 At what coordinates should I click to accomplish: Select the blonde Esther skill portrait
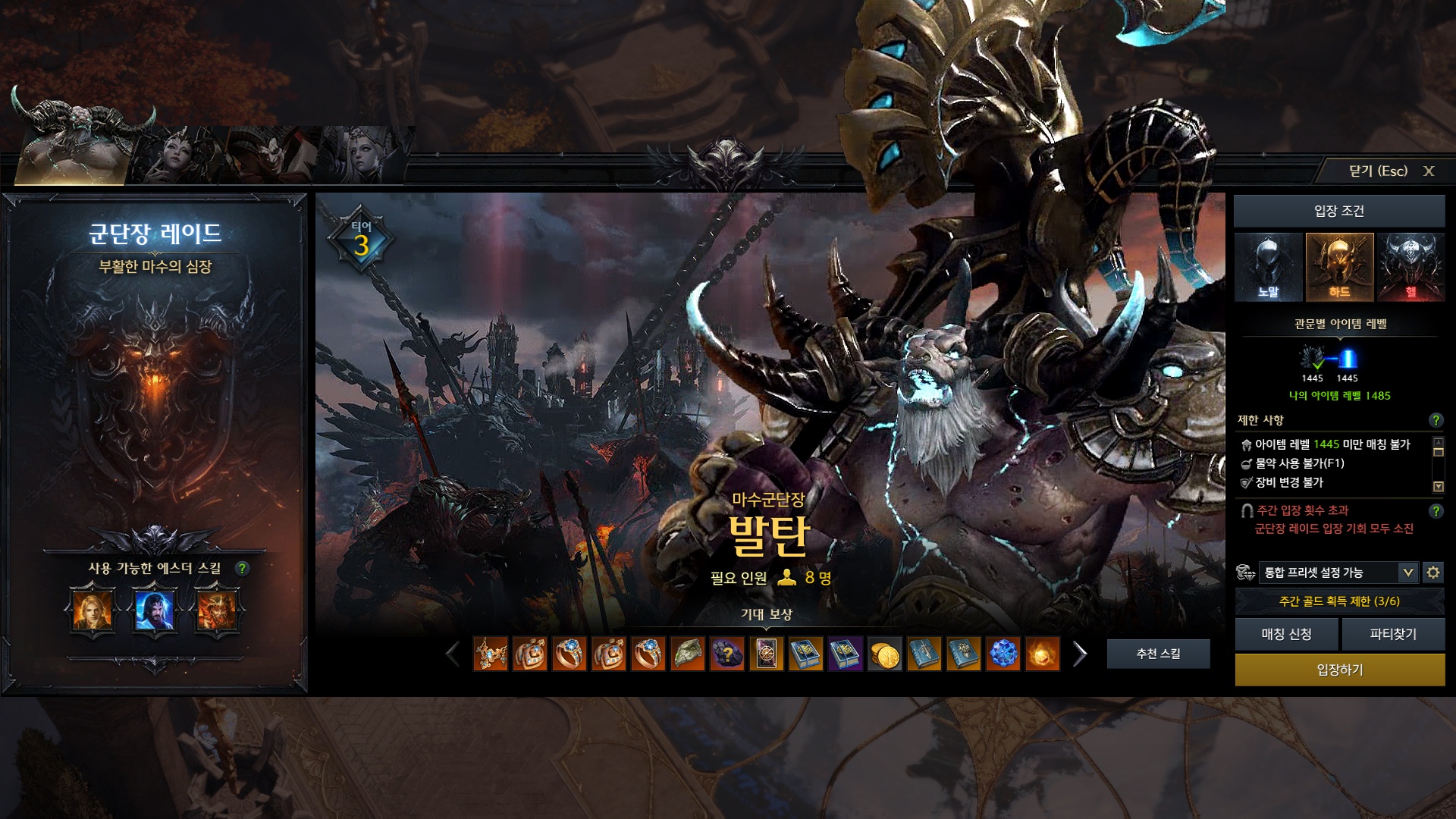point(93,610)
